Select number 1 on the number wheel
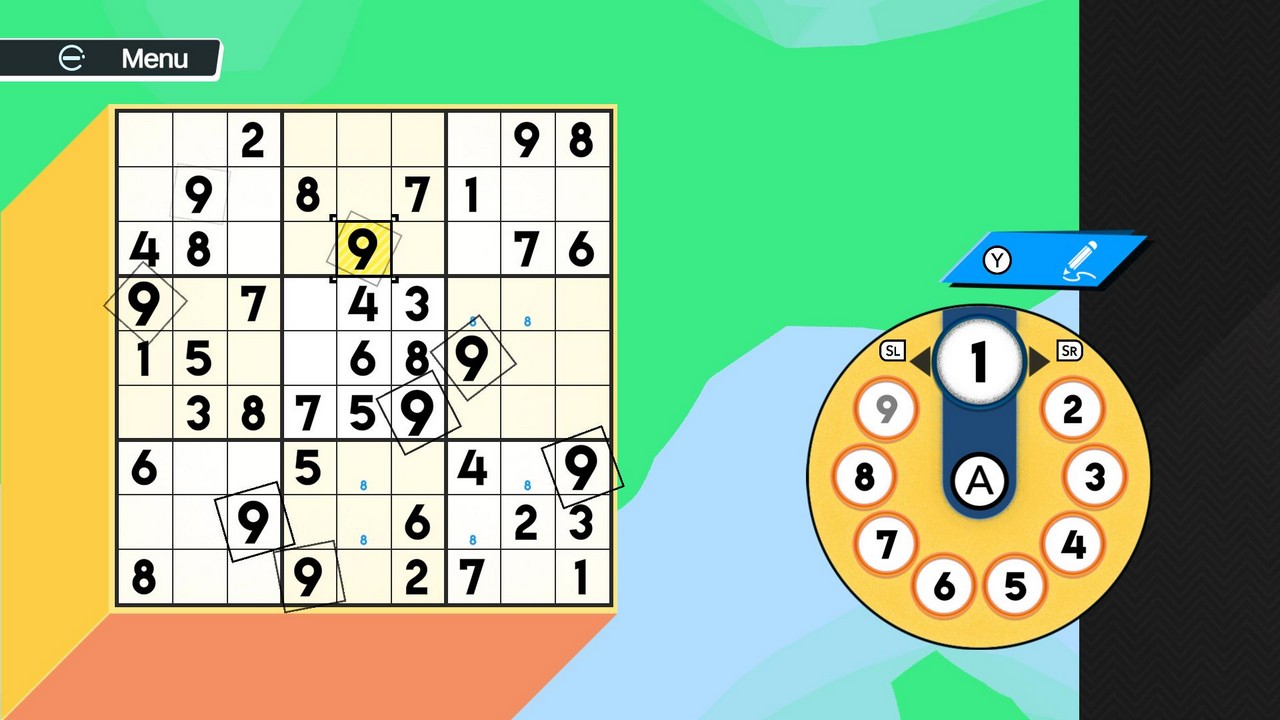Screen dimensions: 1280x720 (x=978, y=362)
